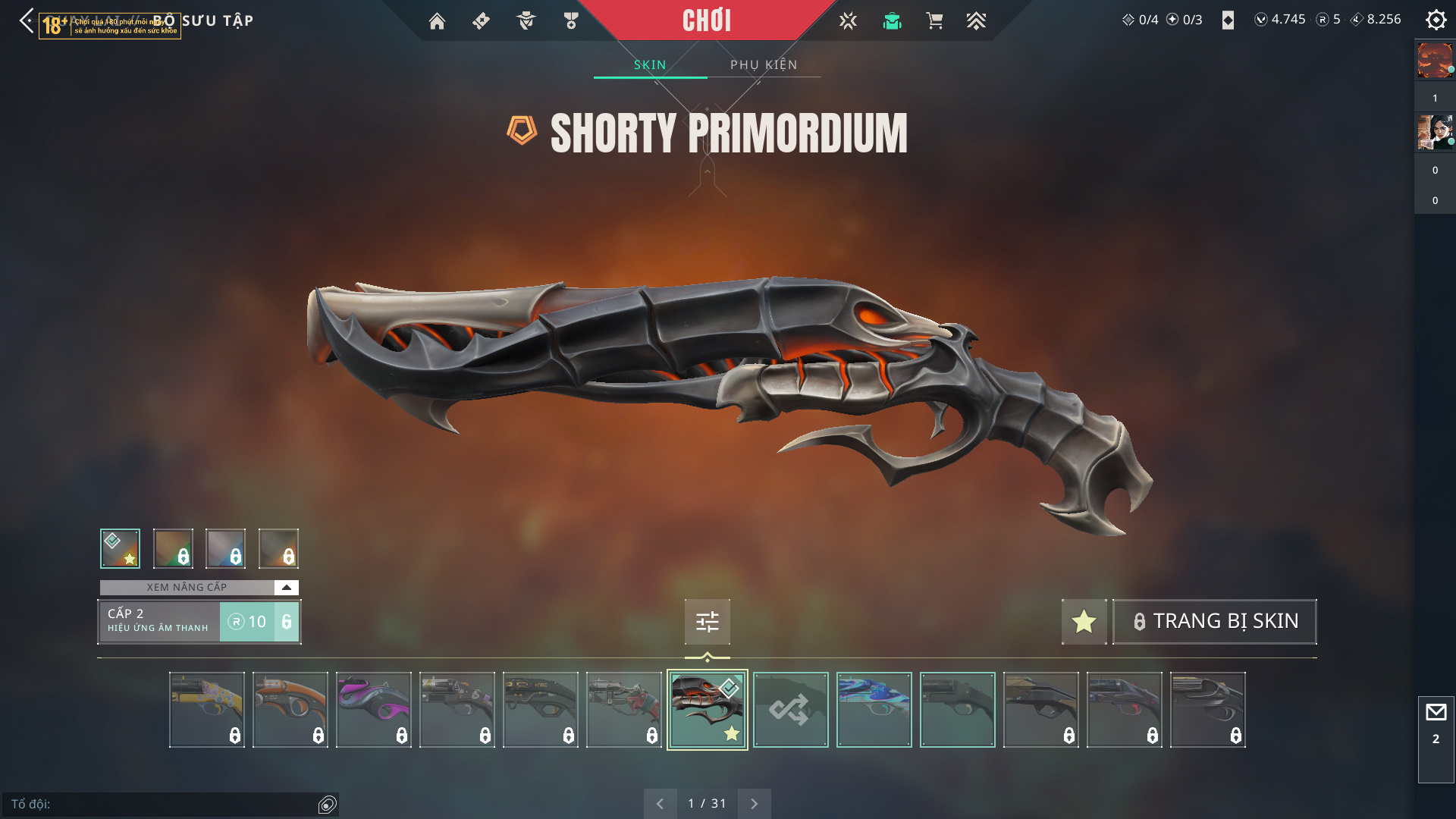The height and width of the screenshot is (819, 1456).
Task: Select the purple and black Shorty skin
Action: click(x=373, y=710)
